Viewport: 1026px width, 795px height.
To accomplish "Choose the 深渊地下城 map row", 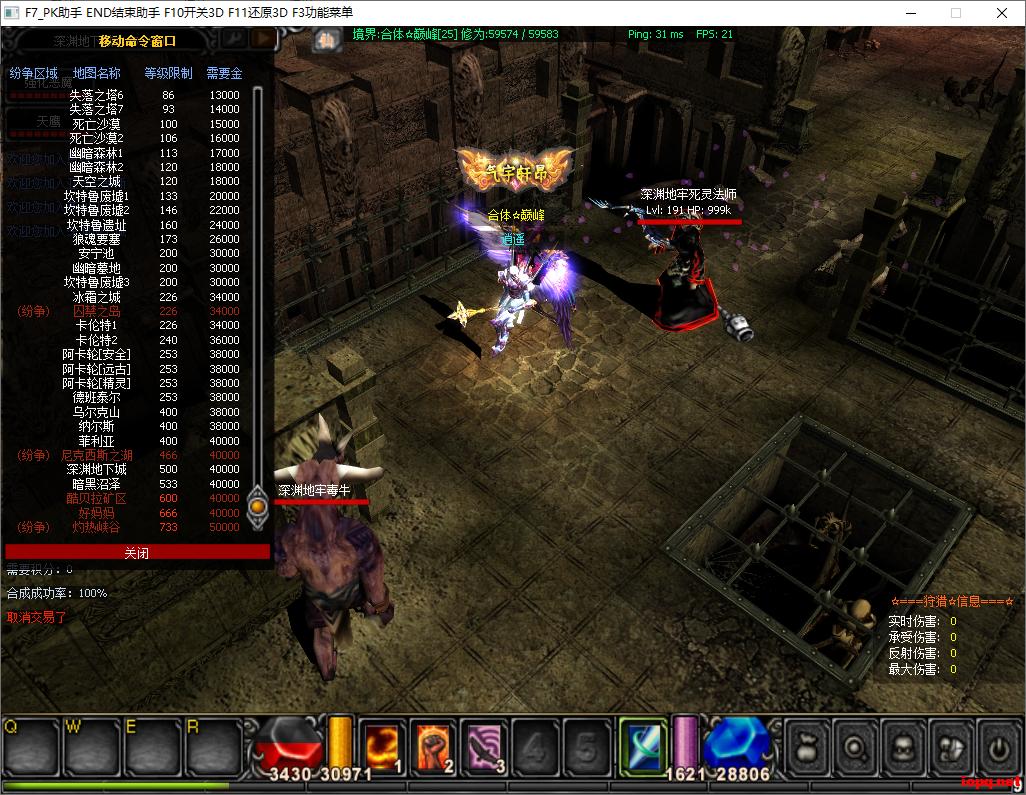I will 97,469.
